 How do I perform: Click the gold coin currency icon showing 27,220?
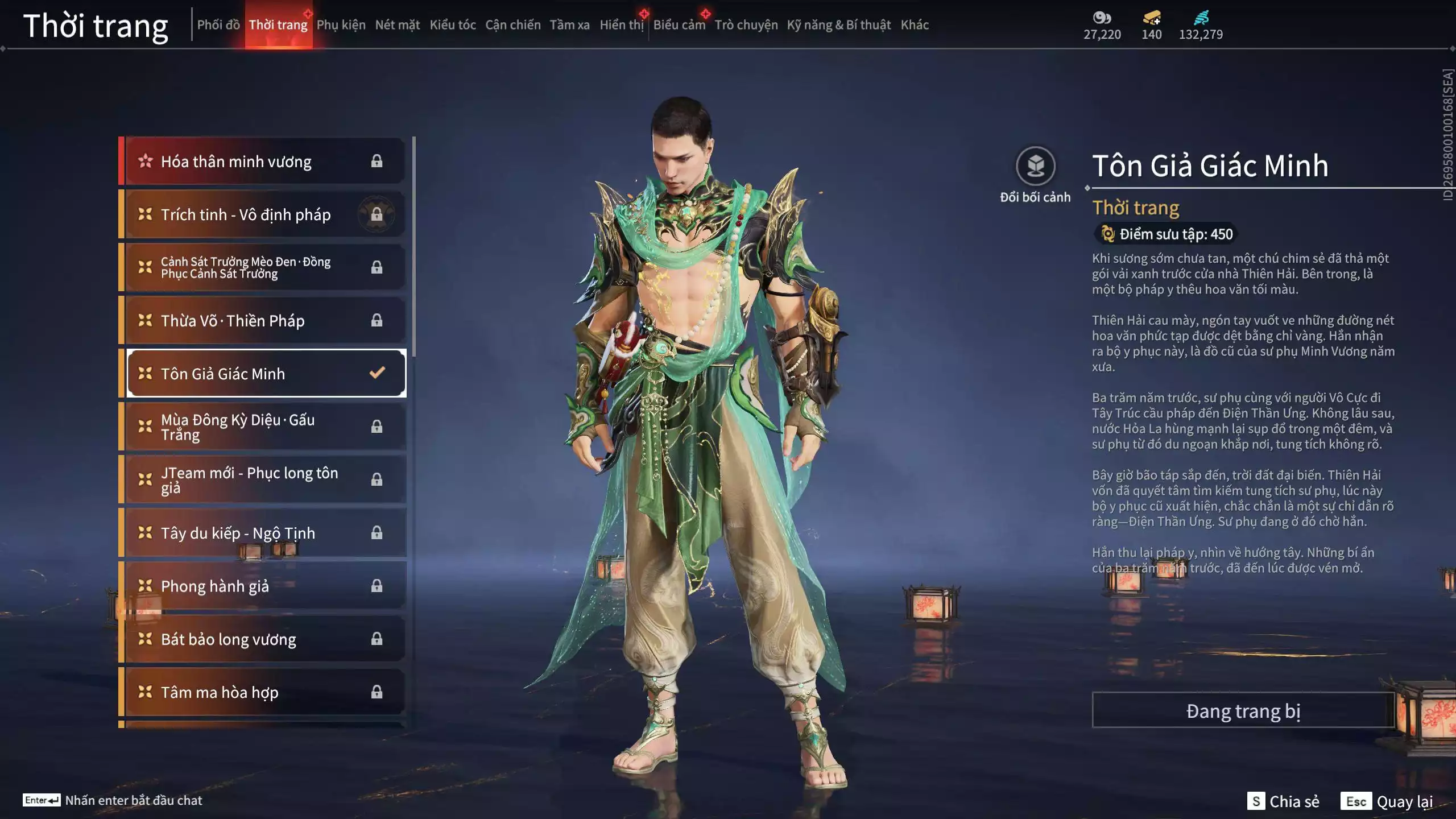tap(1103, 18)
